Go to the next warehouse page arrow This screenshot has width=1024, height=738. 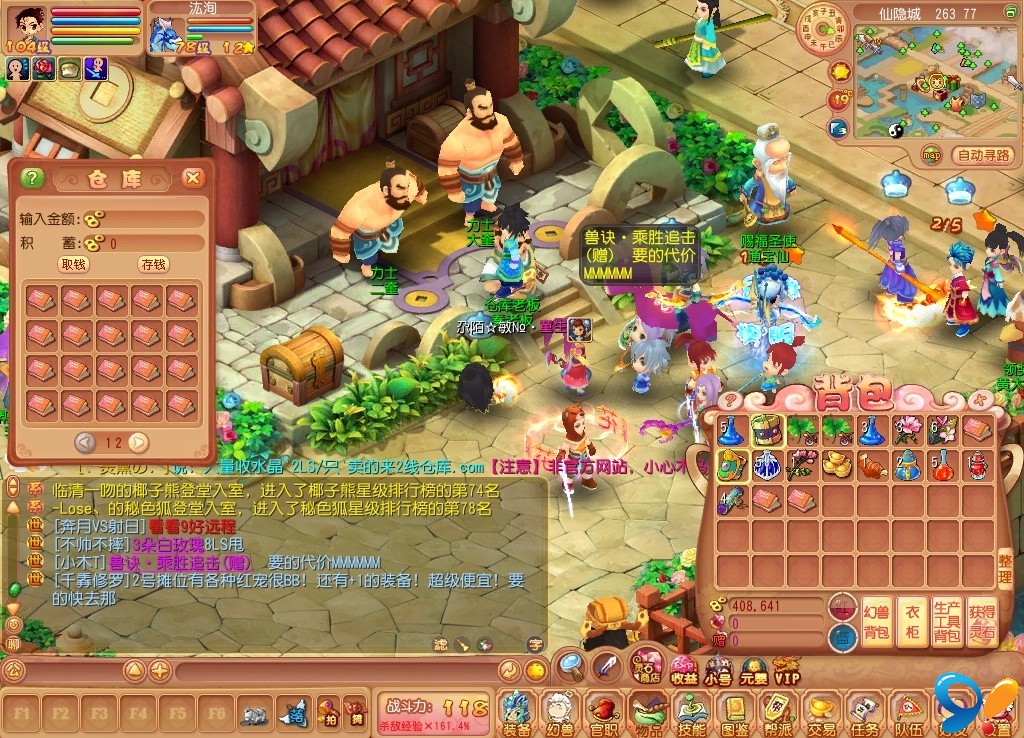click(139, 442)
